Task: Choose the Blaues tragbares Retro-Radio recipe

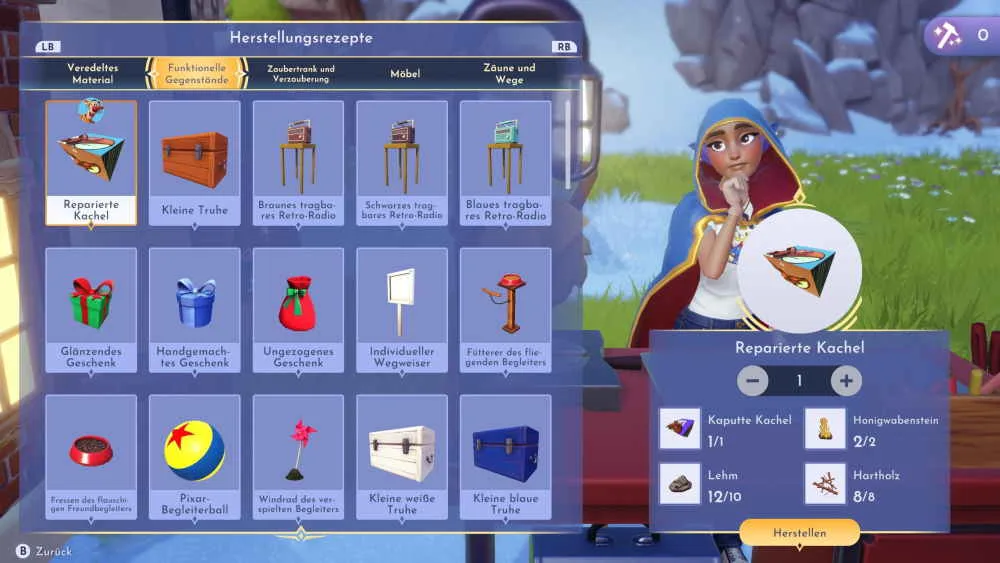Action: click(x=505, y=163)
